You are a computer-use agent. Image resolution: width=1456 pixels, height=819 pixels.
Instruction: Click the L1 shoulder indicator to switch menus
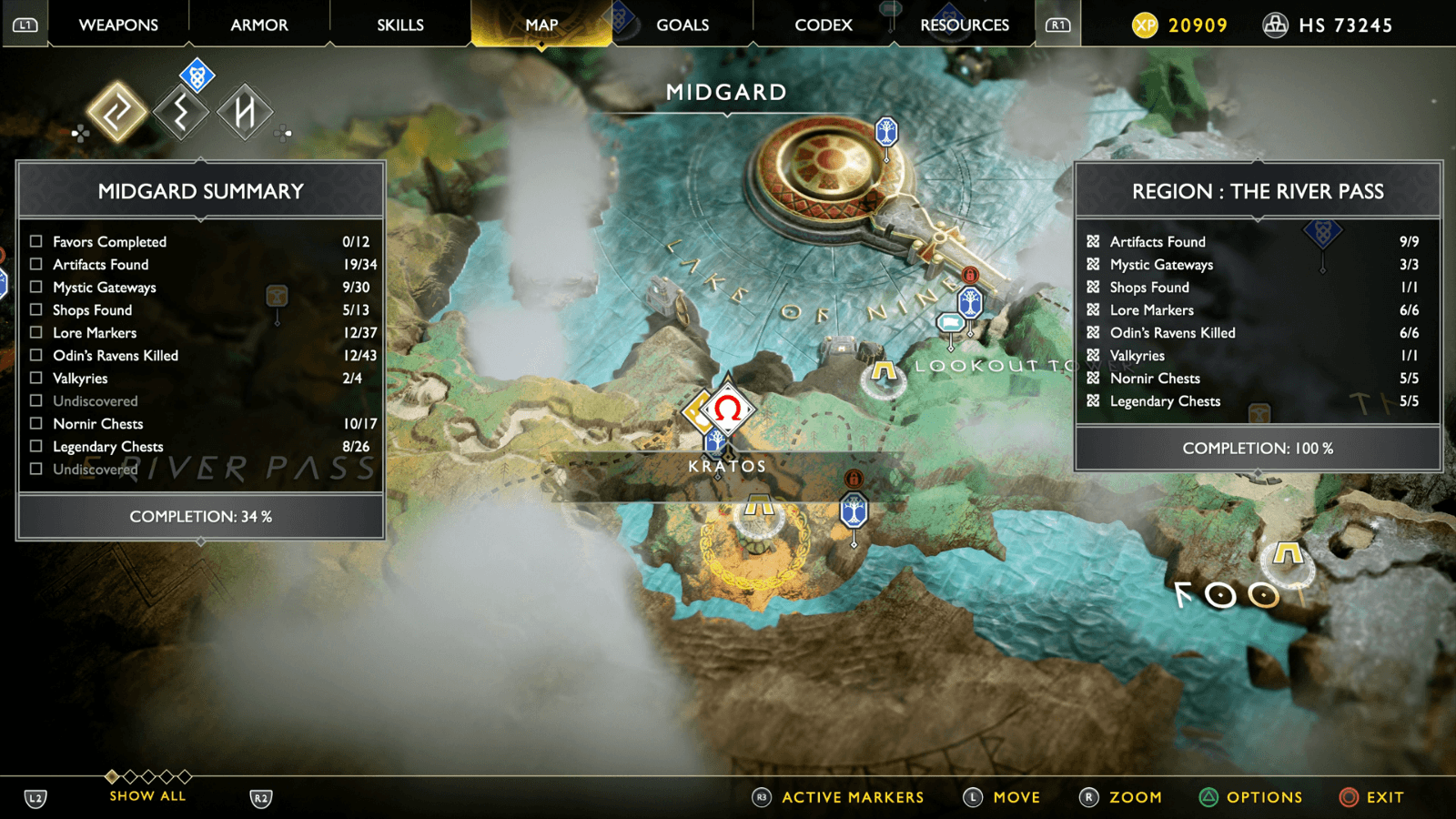tap(25, 25)
